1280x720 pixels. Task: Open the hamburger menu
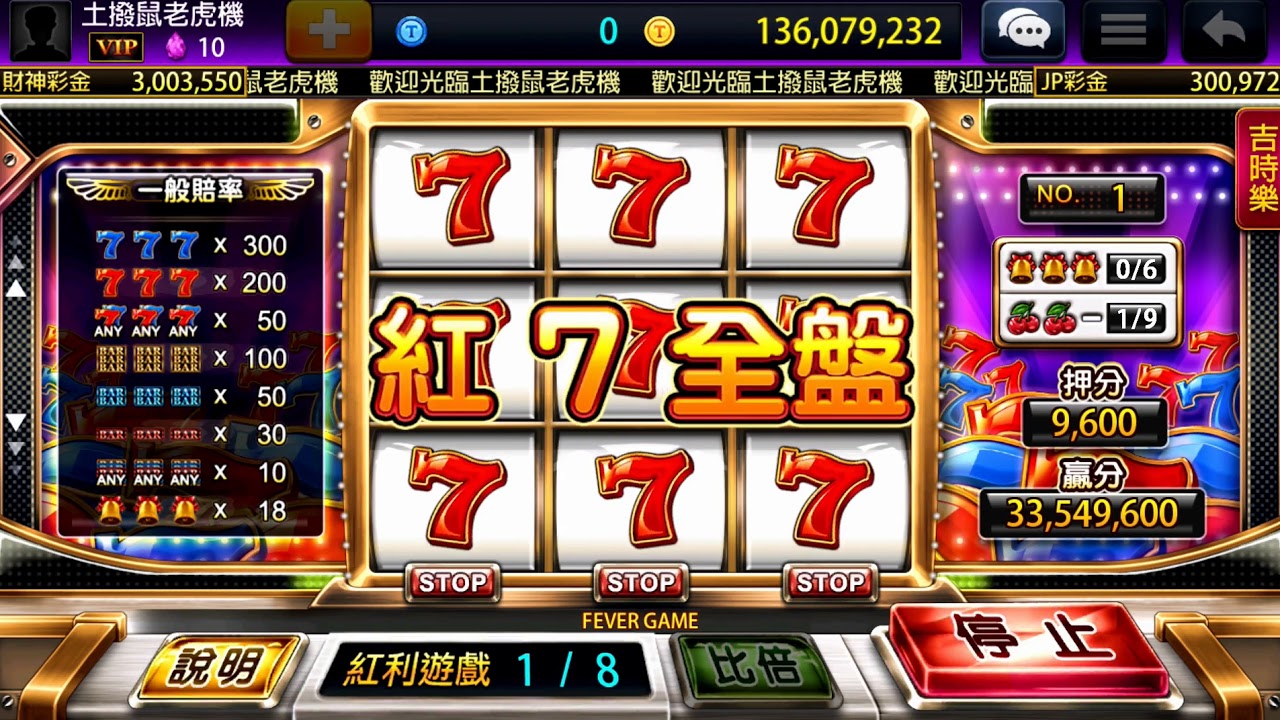click(x=1122, y=30)
